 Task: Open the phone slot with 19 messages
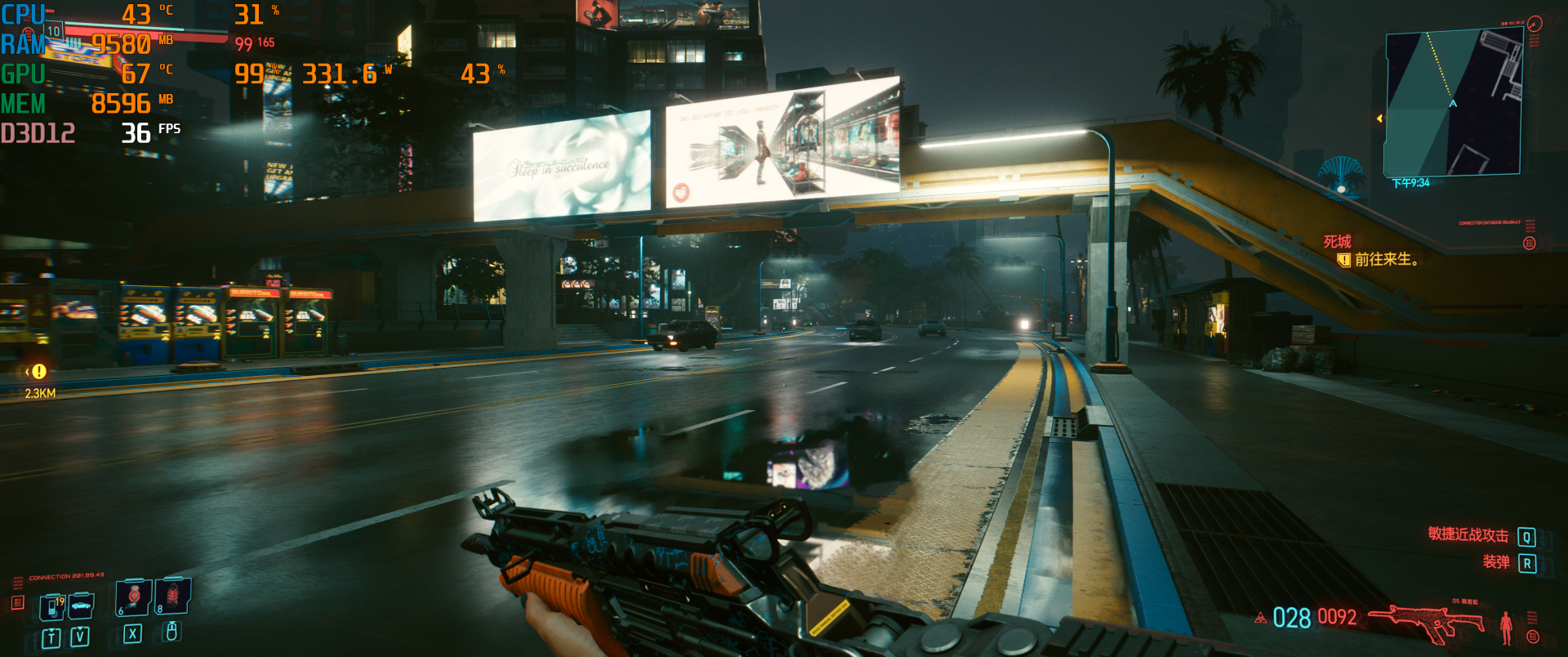(52, 607)
